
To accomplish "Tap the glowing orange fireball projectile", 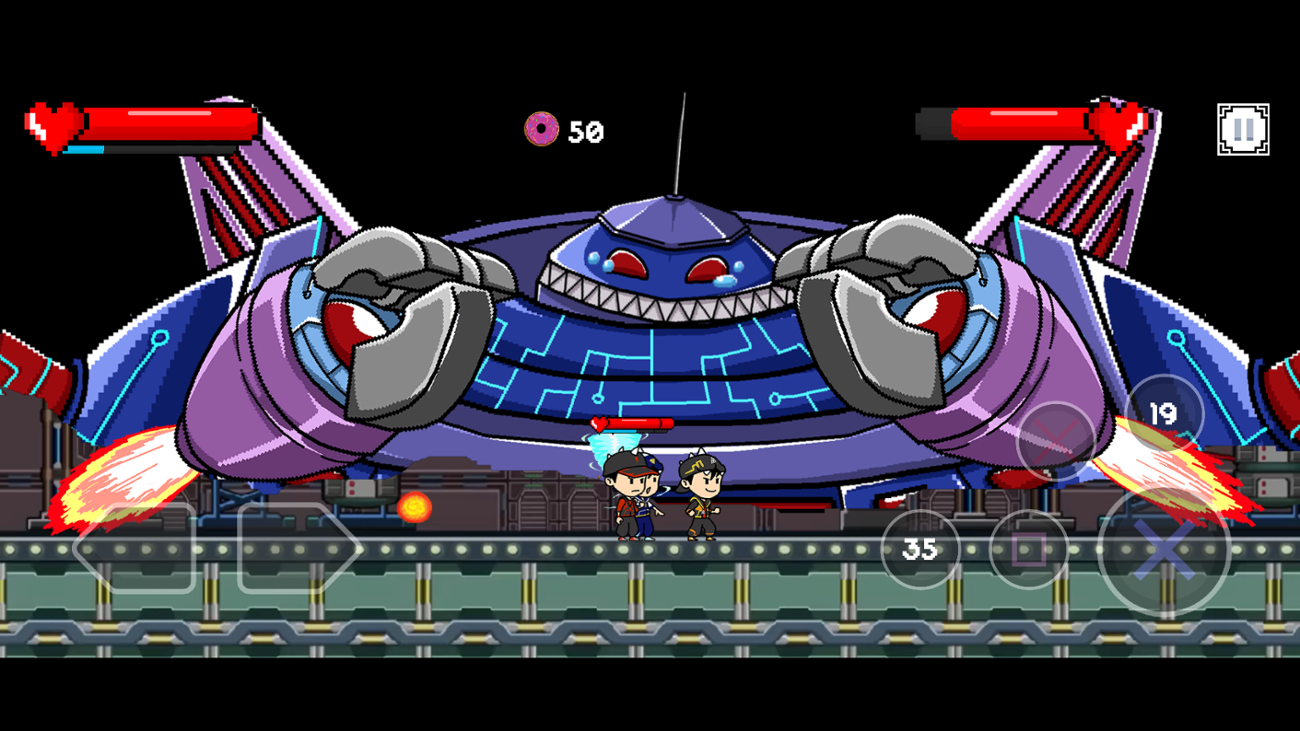I will point(416,508).
